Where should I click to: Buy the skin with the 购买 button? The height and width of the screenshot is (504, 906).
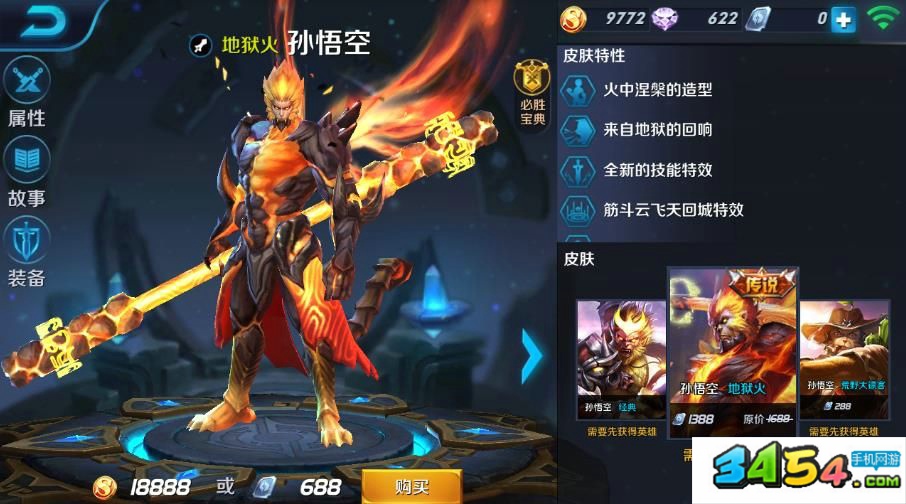coord(411,486)
